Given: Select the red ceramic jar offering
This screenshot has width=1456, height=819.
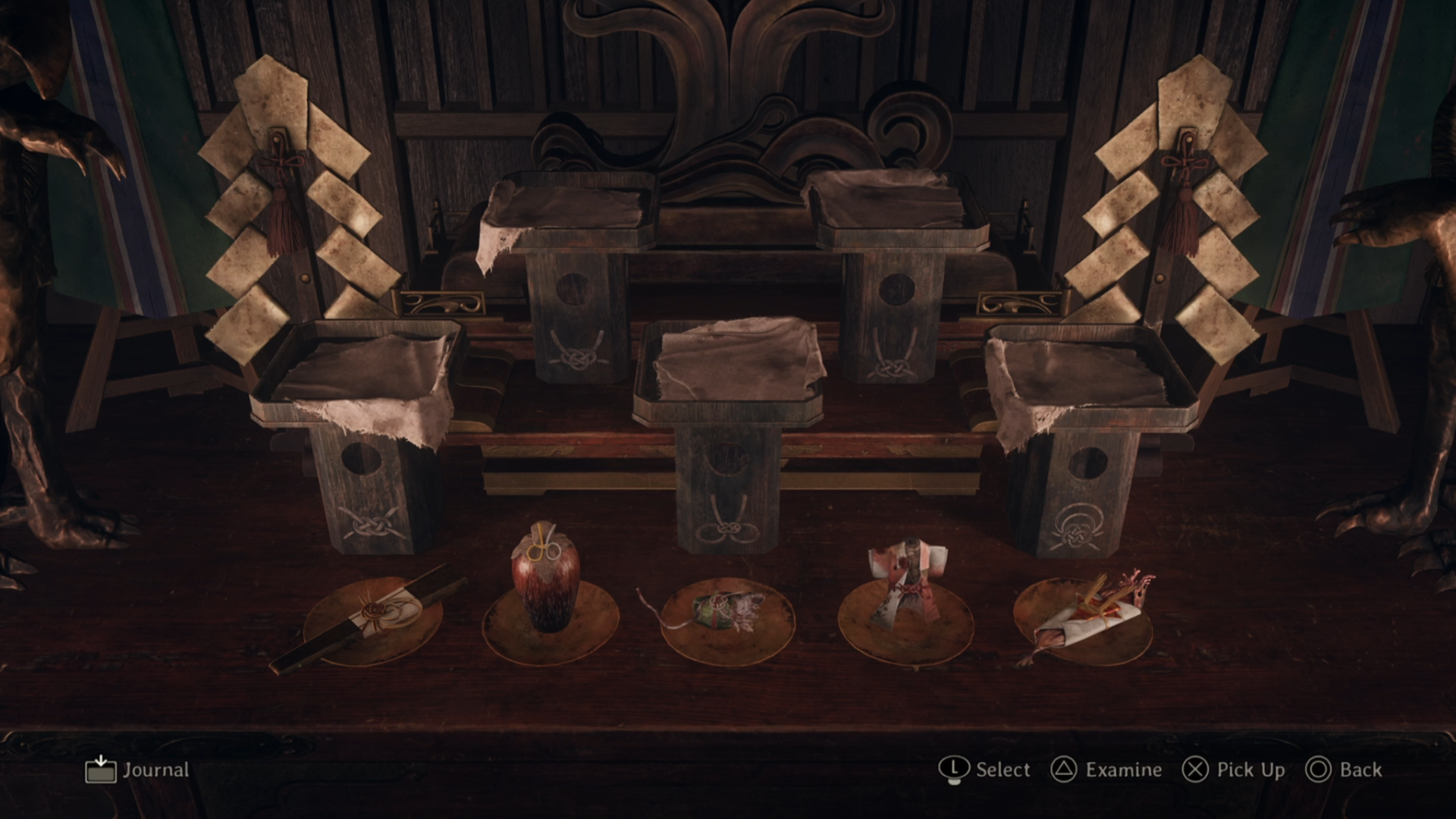Looking at the screenshot, I should (x=546, y=580).
